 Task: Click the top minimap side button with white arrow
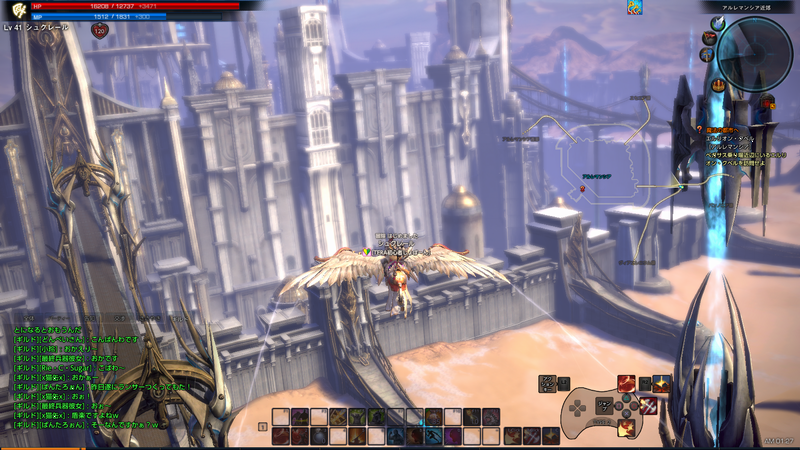(x=718, y=23)
